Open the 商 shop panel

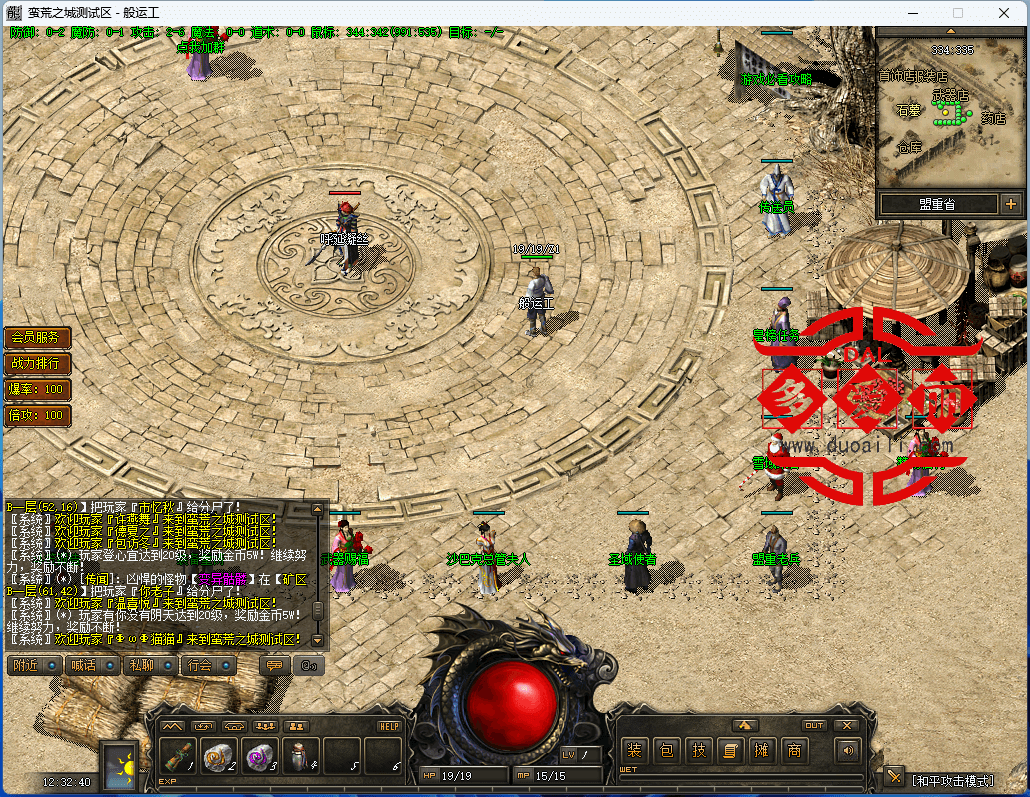[794, 750]
